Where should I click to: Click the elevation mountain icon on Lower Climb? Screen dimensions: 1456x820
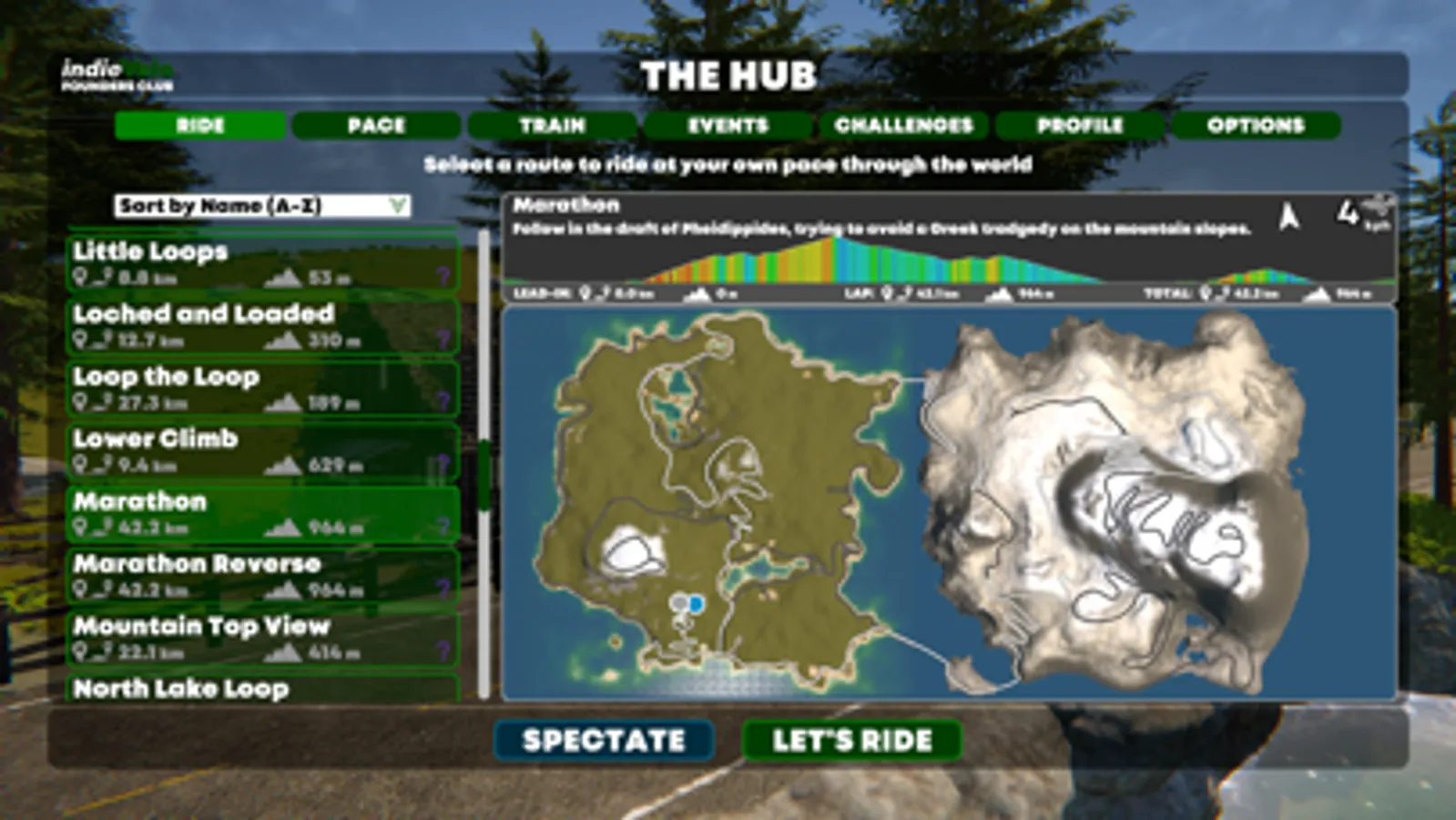coord(285,466)
